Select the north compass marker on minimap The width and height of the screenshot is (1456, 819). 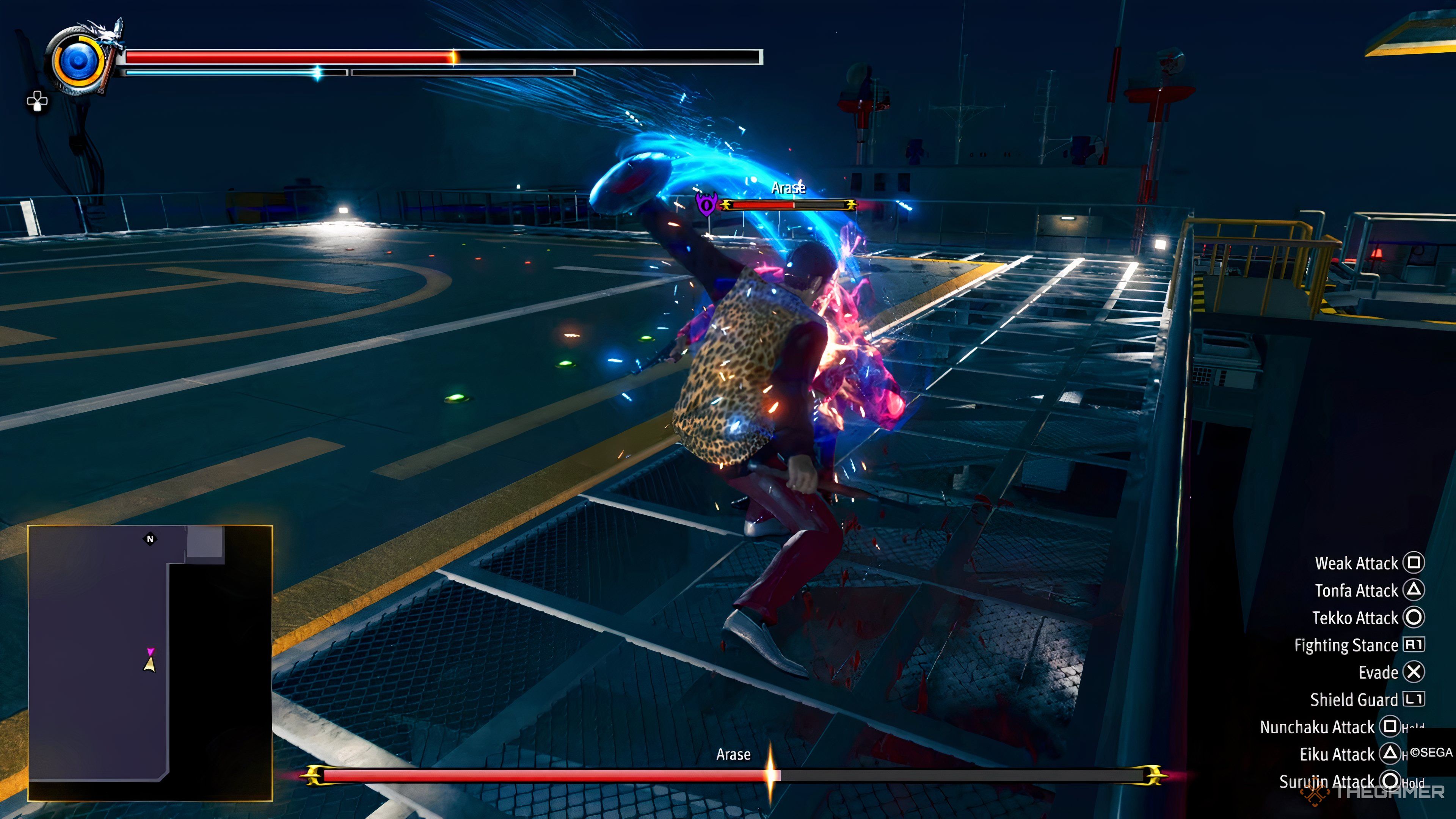point(151,539)
